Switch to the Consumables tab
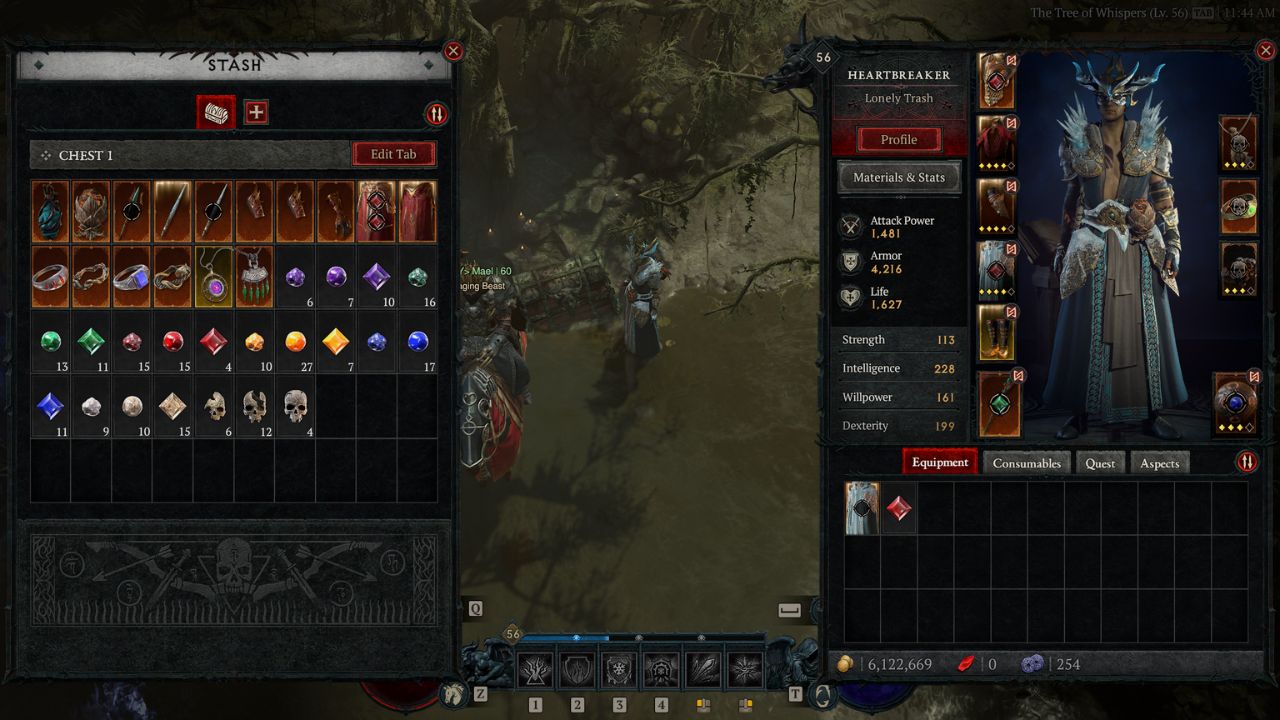This screenshot has width=1280, height=720. 1027,463
